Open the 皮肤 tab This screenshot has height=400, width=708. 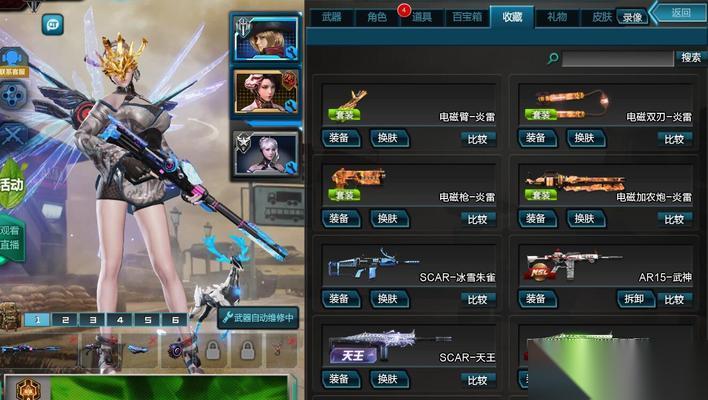pos(602,17)
